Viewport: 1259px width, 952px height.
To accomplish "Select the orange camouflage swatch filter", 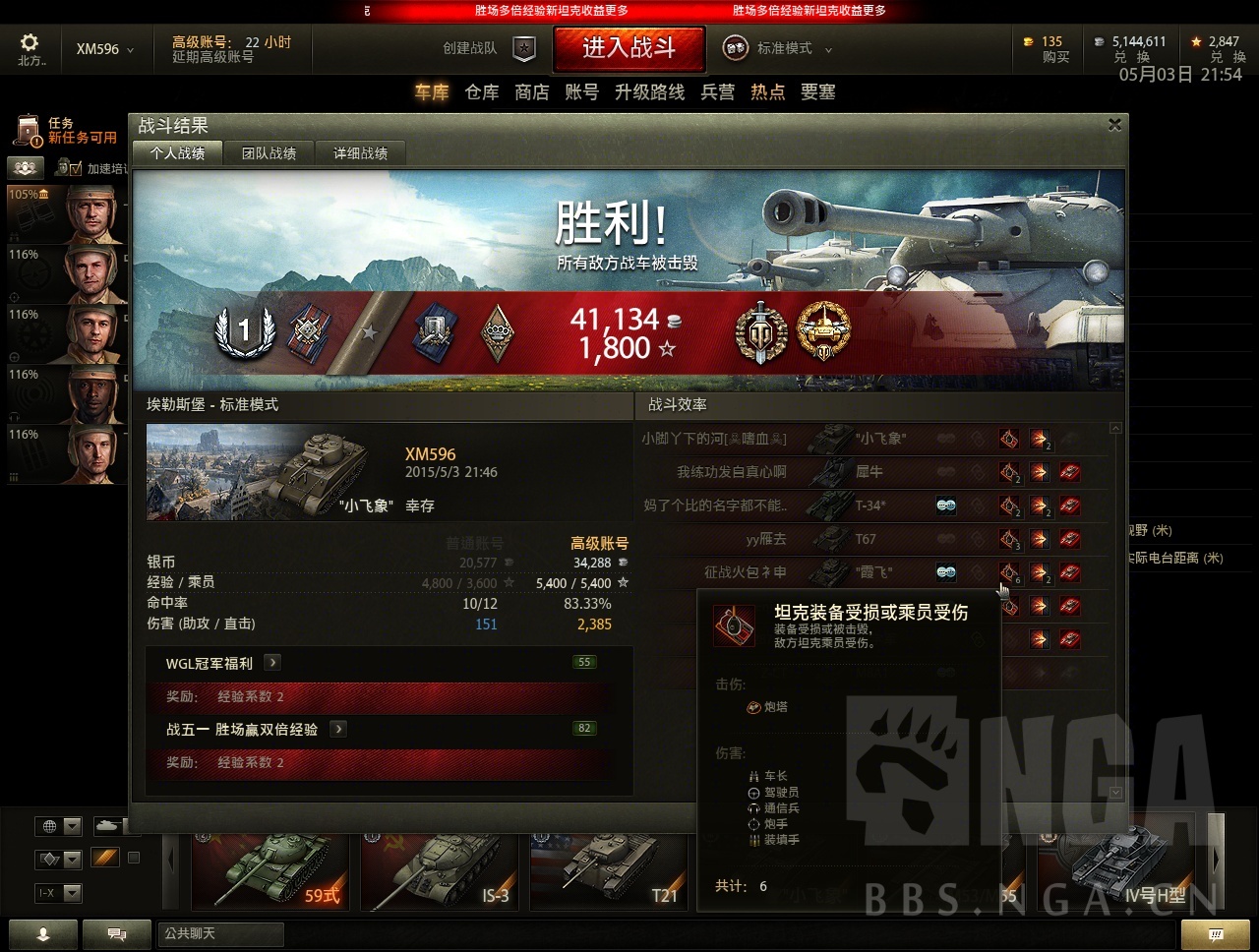I will pyautogui.click(x=106, y=858).
